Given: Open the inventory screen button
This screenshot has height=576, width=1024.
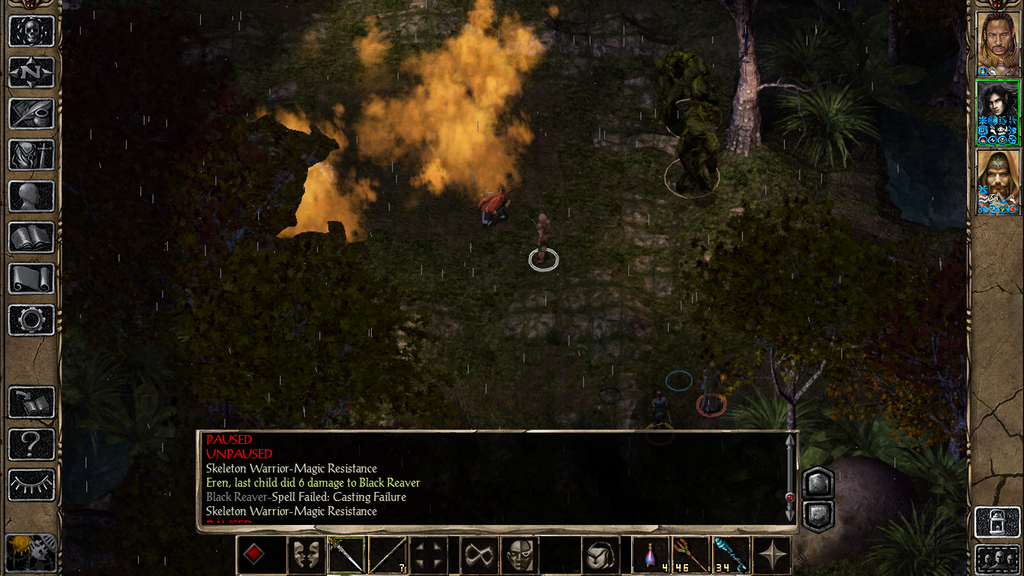Looking at the screenshot, I should coord(31,155).
